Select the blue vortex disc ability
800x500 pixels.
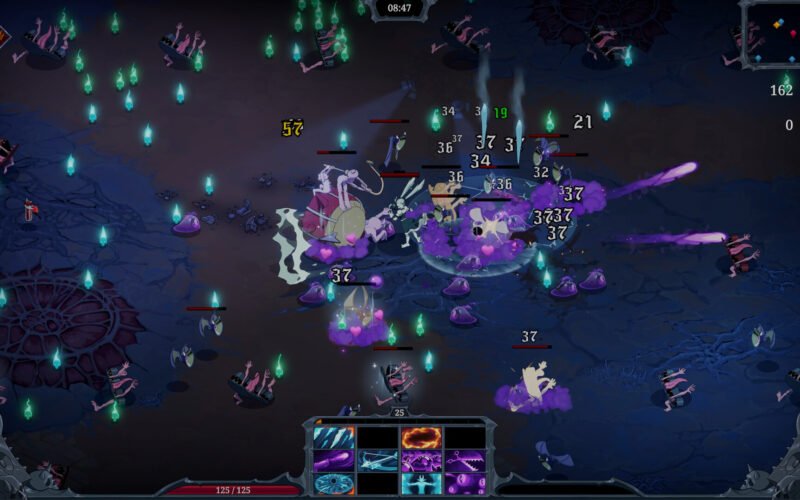pyautogui.click(x=332, y=484)
